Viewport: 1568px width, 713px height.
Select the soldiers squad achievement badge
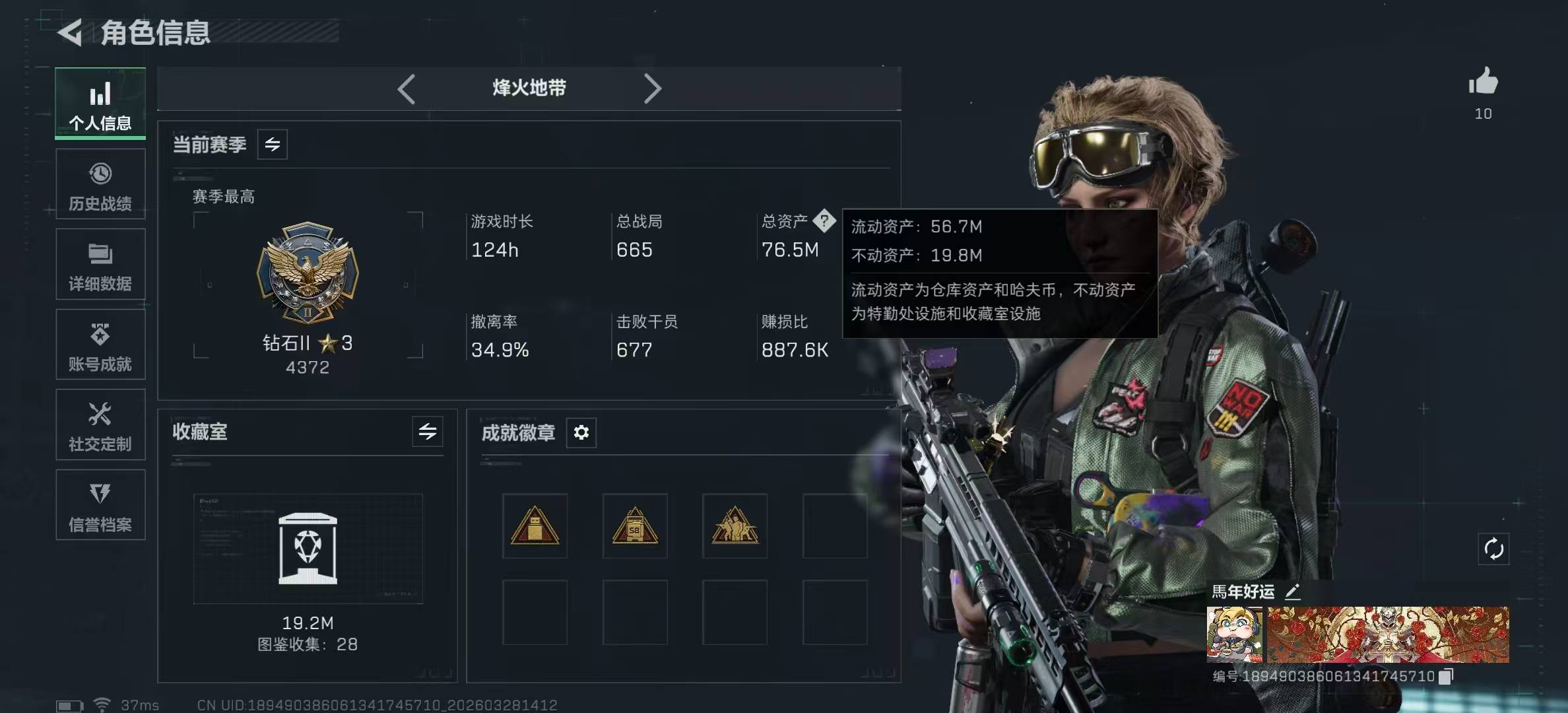735,526
